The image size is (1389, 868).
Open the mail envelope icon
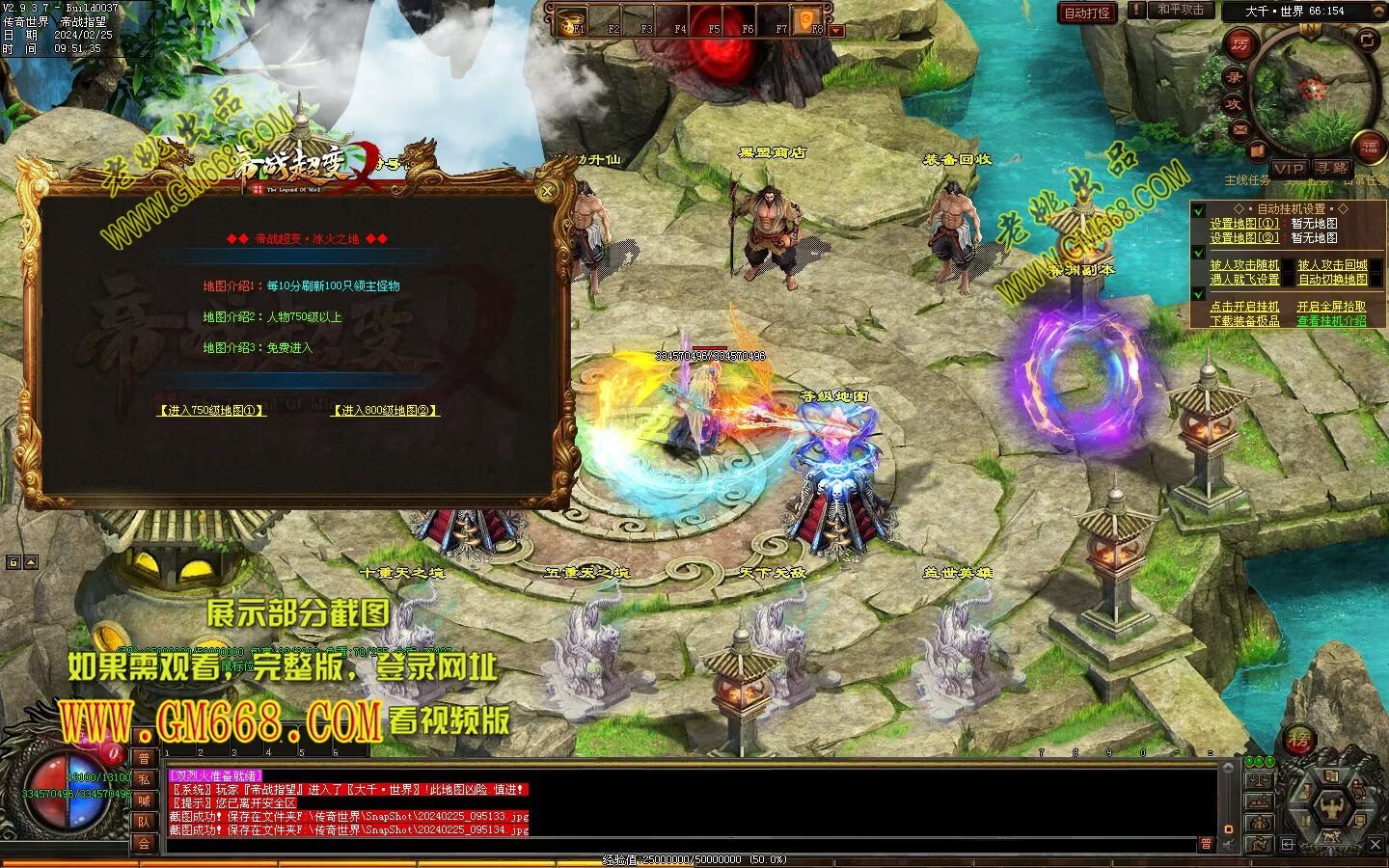(x=1240, y=128)
